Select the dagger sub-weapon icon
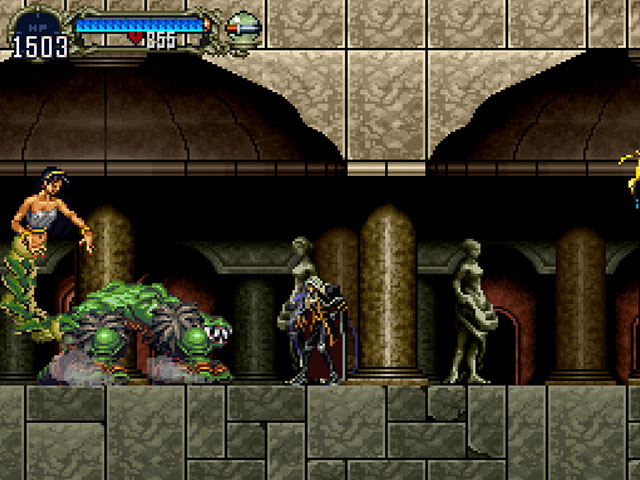Viewport: 640px width, 480px height. pyautogui.click(x=243, y=27)
